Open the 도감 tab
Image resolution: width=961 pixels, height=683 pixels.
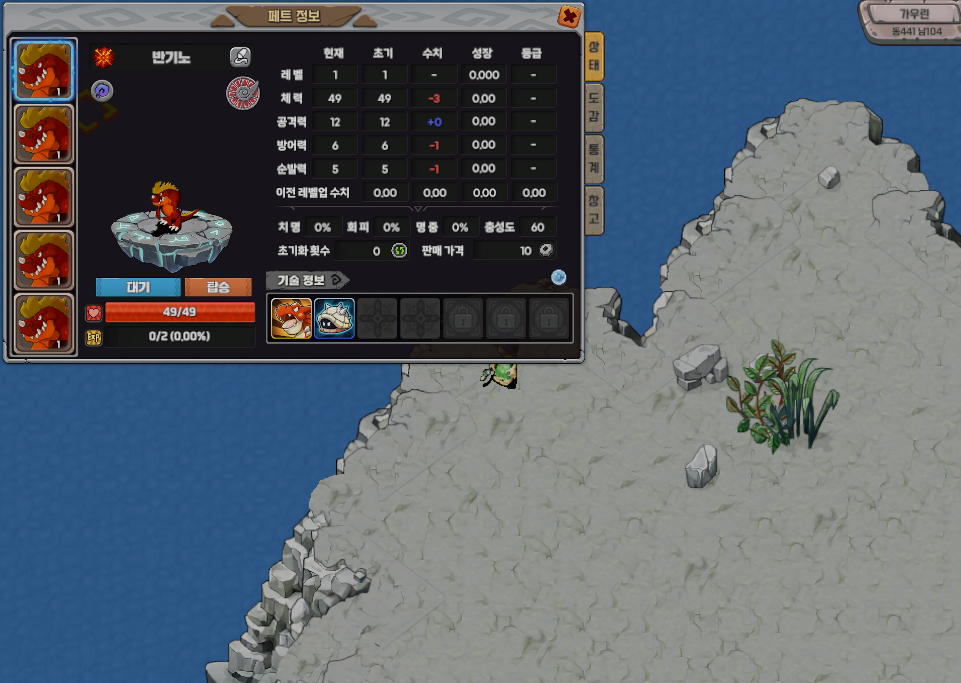click(594, 106)
